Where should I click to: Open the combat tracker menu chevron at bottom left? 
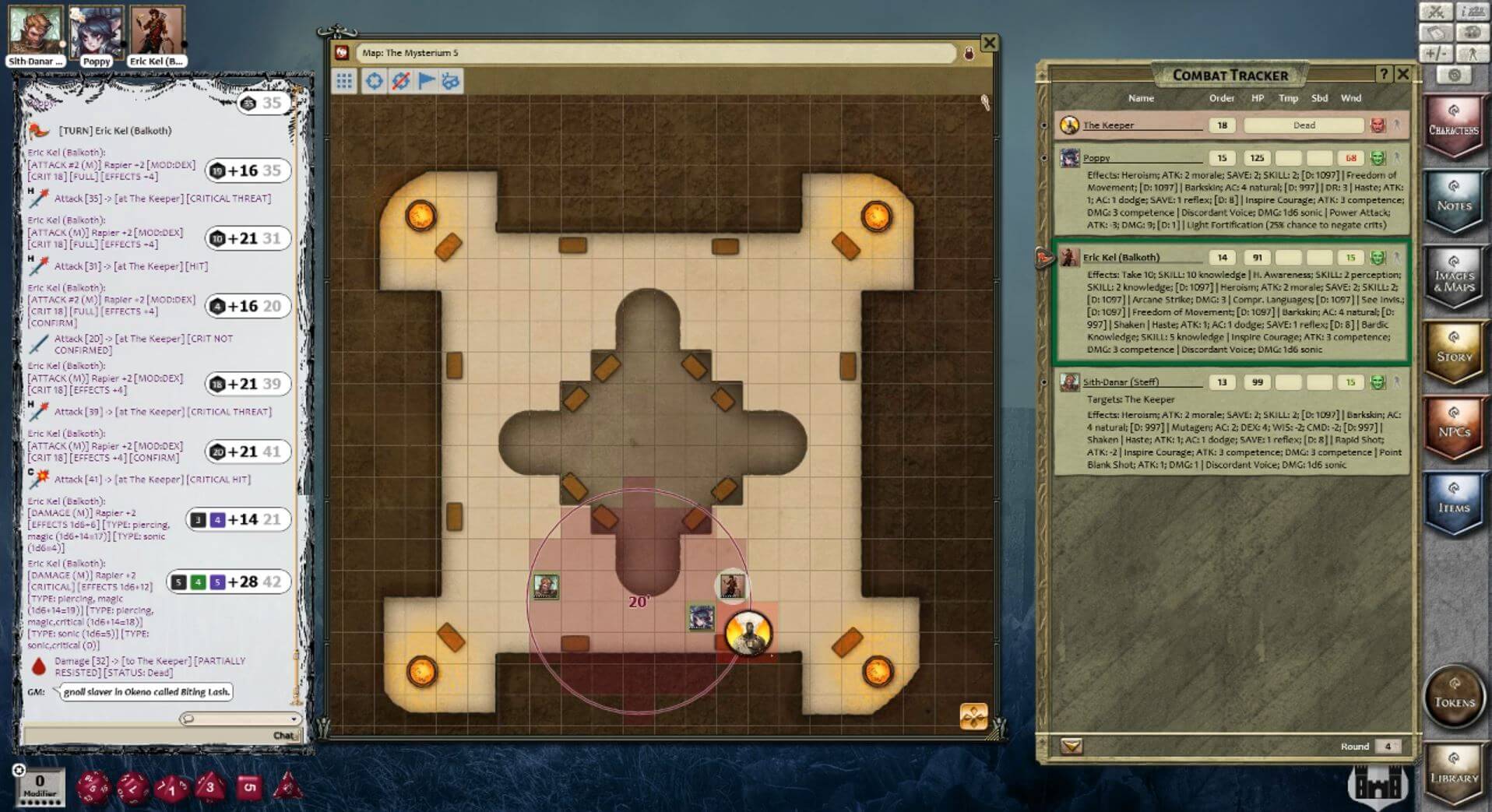[1071, 746]
